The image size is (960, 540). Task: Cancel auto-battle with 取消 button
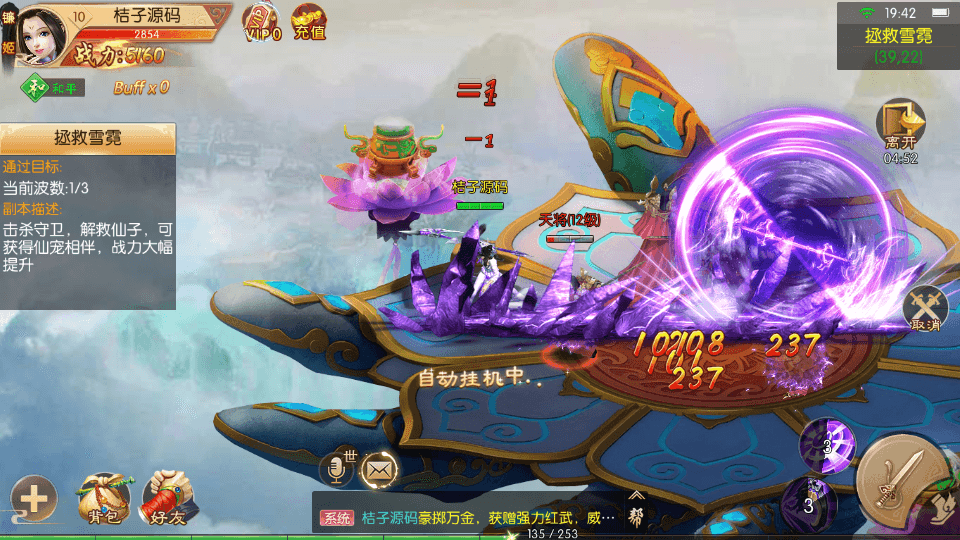(925, 308)
